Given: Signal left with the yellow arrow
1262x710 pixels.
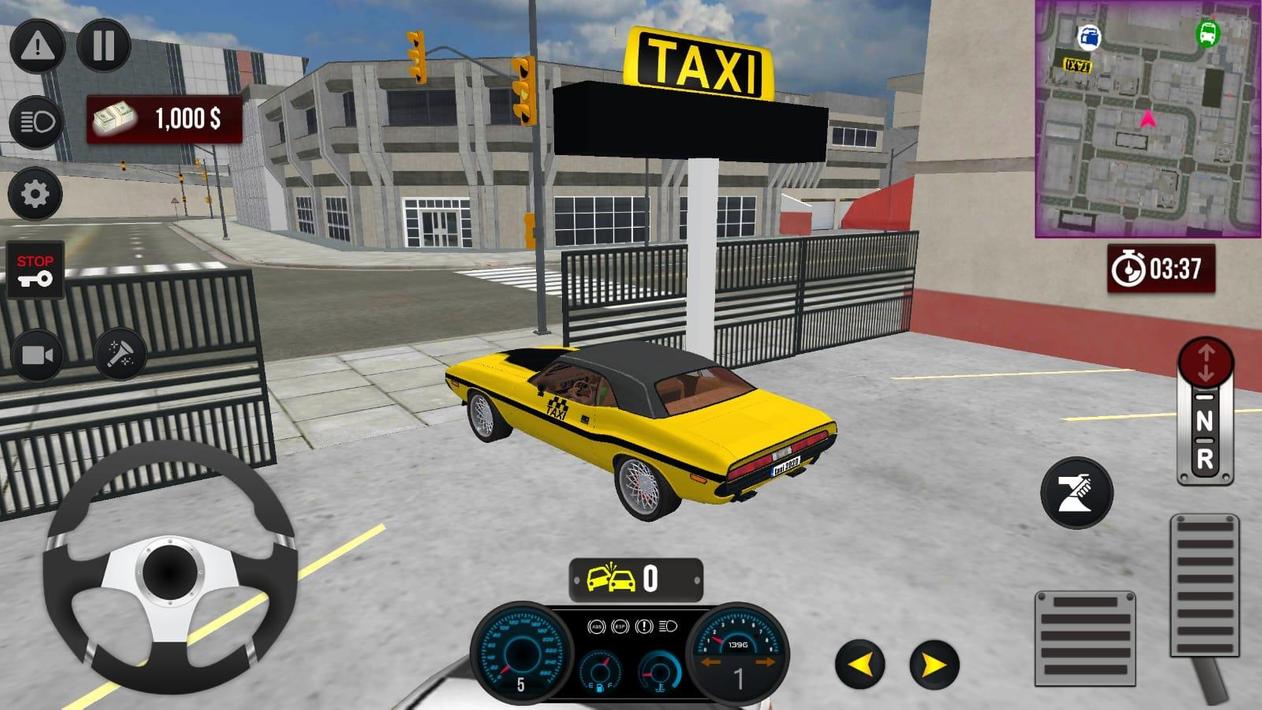Looking at the screenshot, I should [860, 664].
